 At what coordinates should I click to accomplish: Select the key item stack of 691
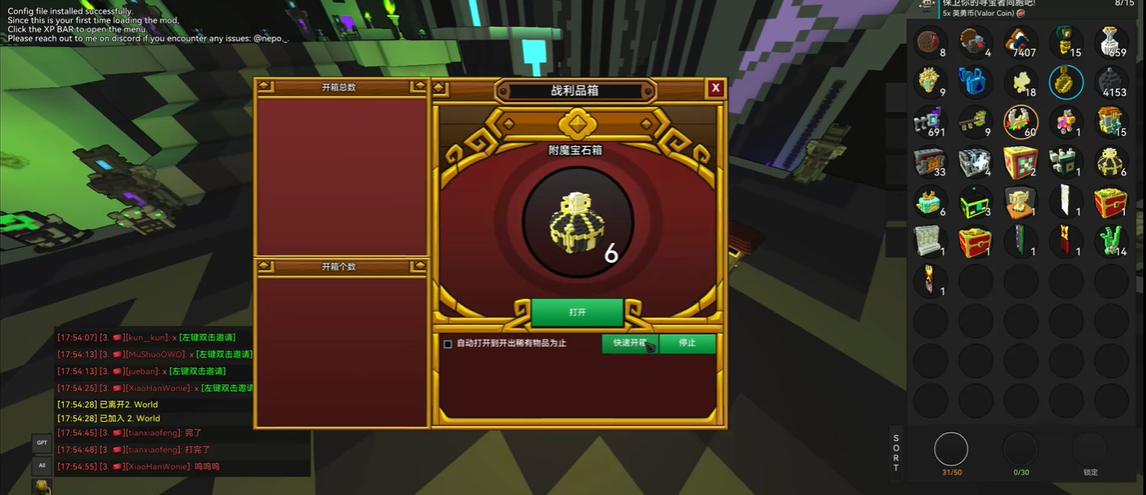point(928,122)
